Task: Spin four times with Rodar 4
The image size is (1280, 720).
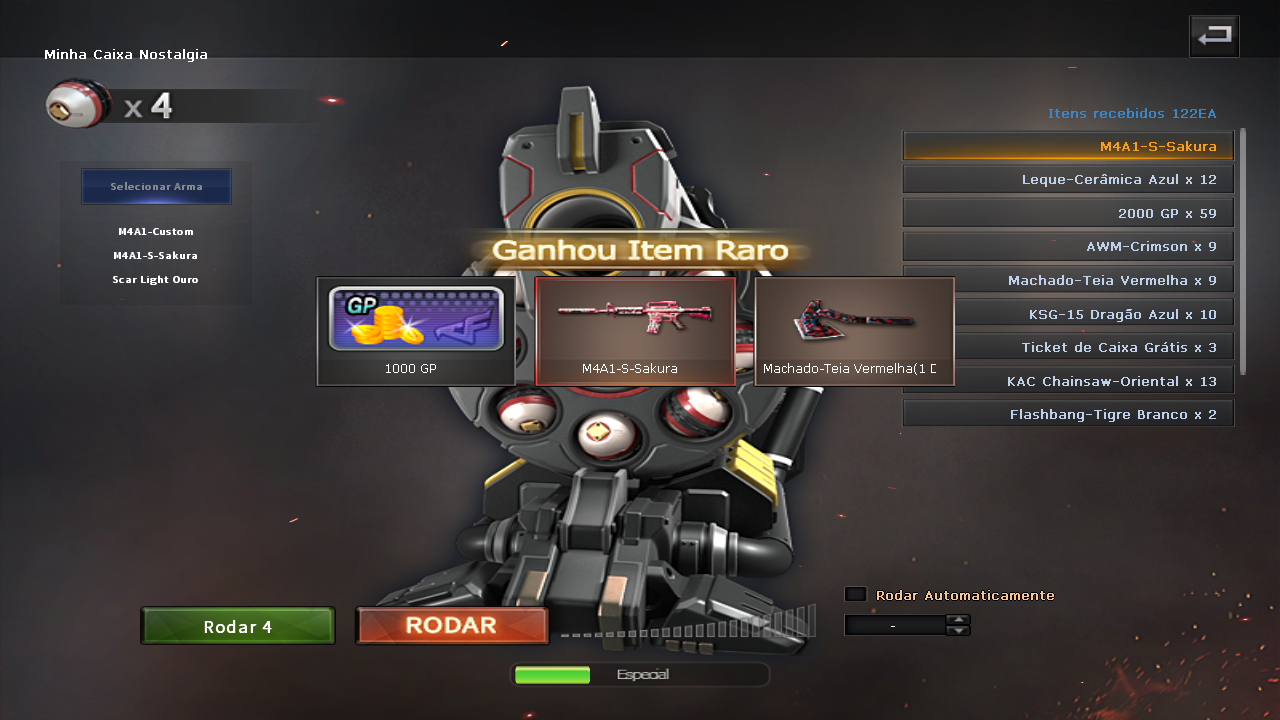Action: point(238,627)
